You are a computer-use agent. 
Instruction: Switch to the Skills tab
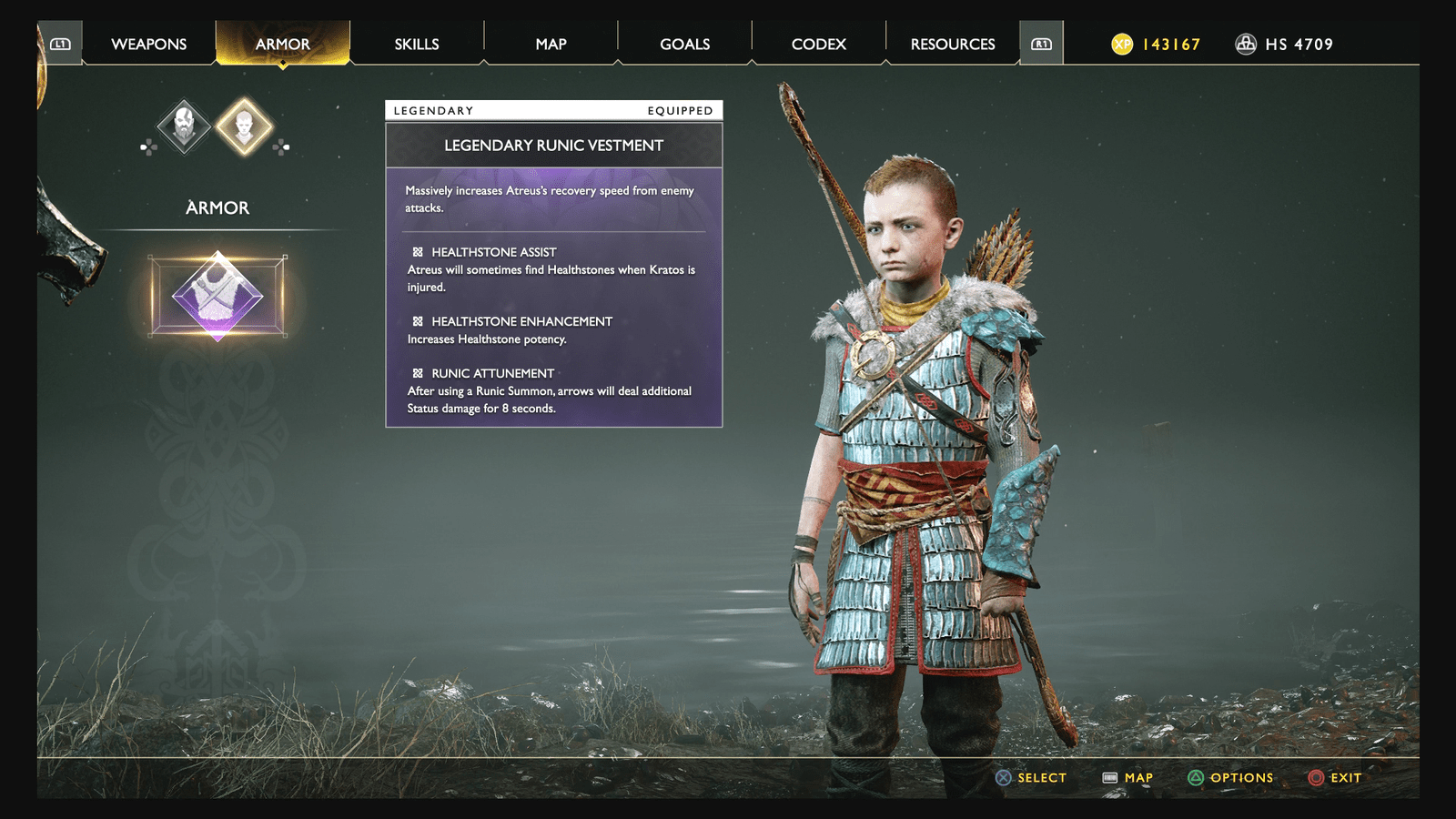tap(417, 44)
